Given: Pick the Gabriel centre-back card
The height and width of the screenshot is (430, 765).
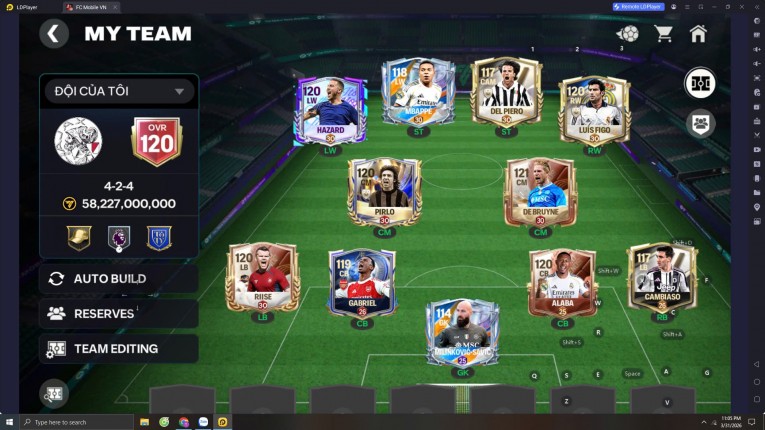Looking at the screenshot, I should click(x=362, y=282).
